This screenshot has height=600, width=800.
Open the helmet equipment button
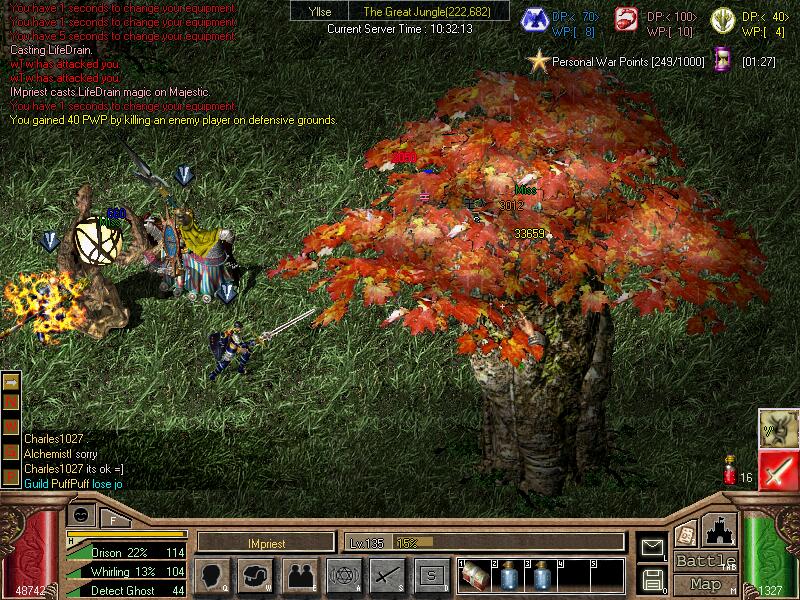(256, 575)
